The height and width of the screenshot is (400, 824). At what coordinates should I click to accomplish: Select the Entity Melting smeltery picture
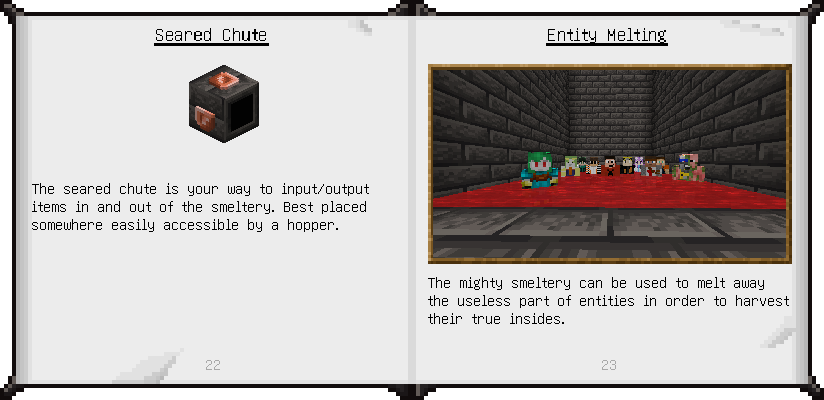pyautogui.click(x=609, y=164)
